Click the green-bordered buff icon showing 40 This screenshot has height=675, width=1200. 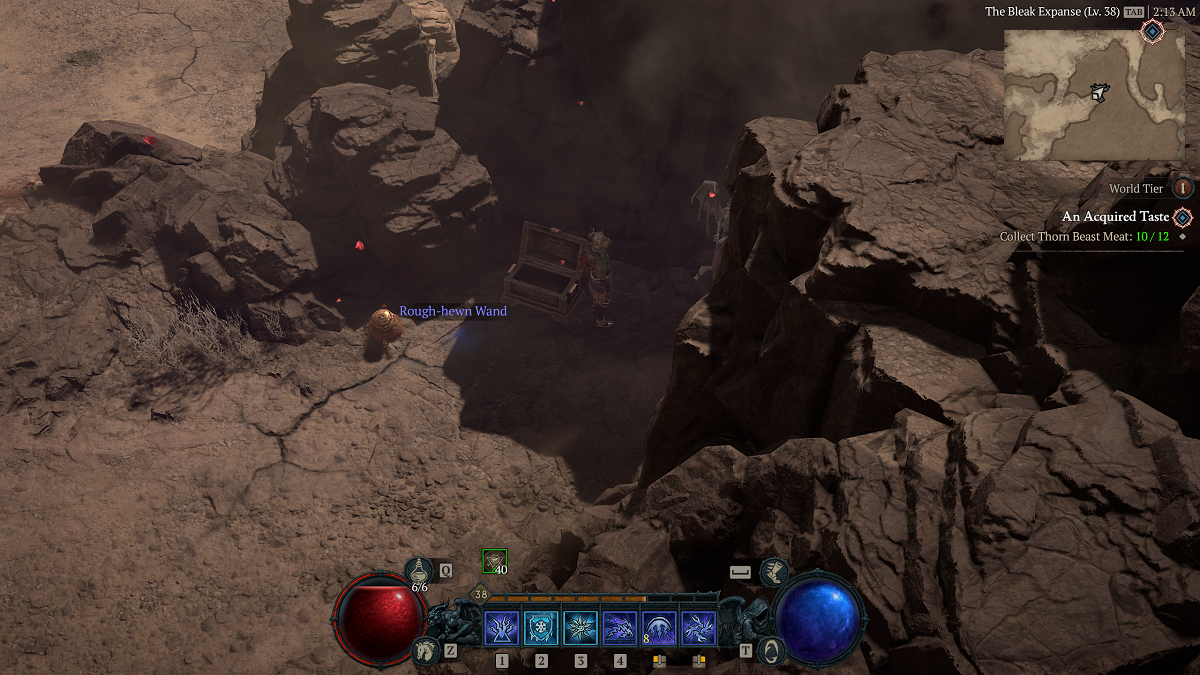pyautogui.click(x=494, y=561)
